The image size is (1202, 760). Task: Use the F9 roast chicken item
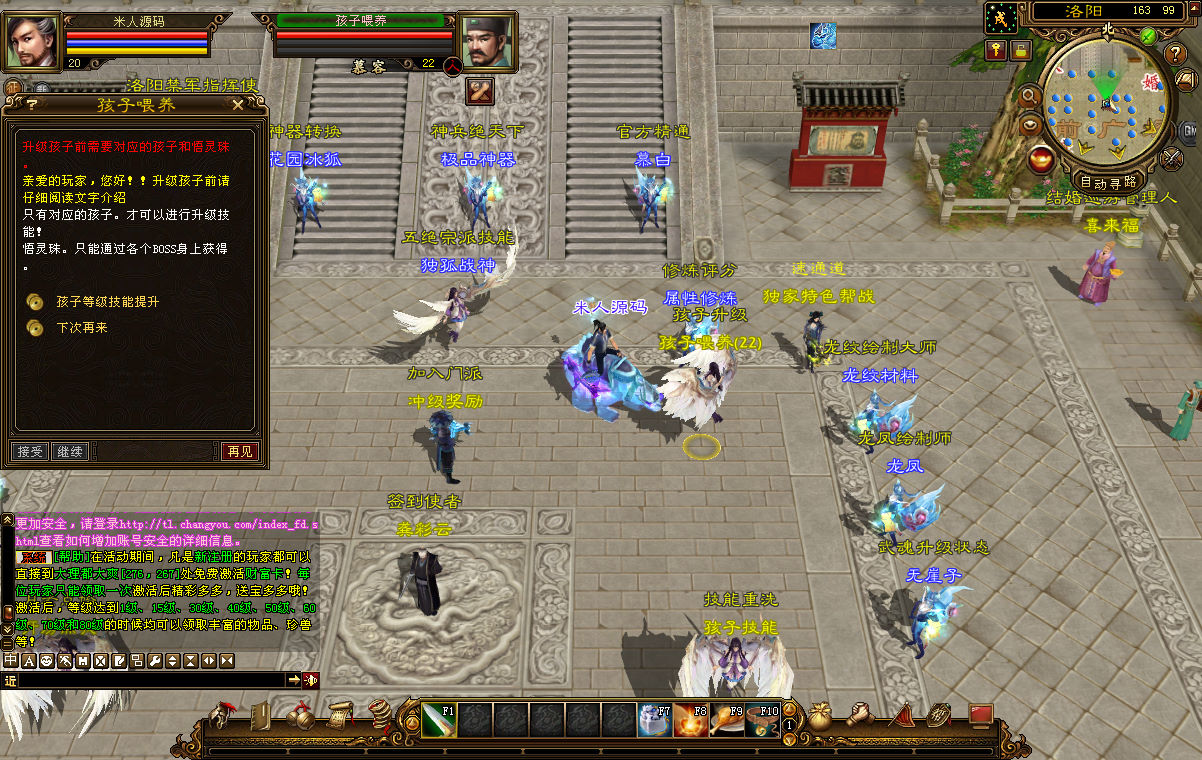pos(727,720)
